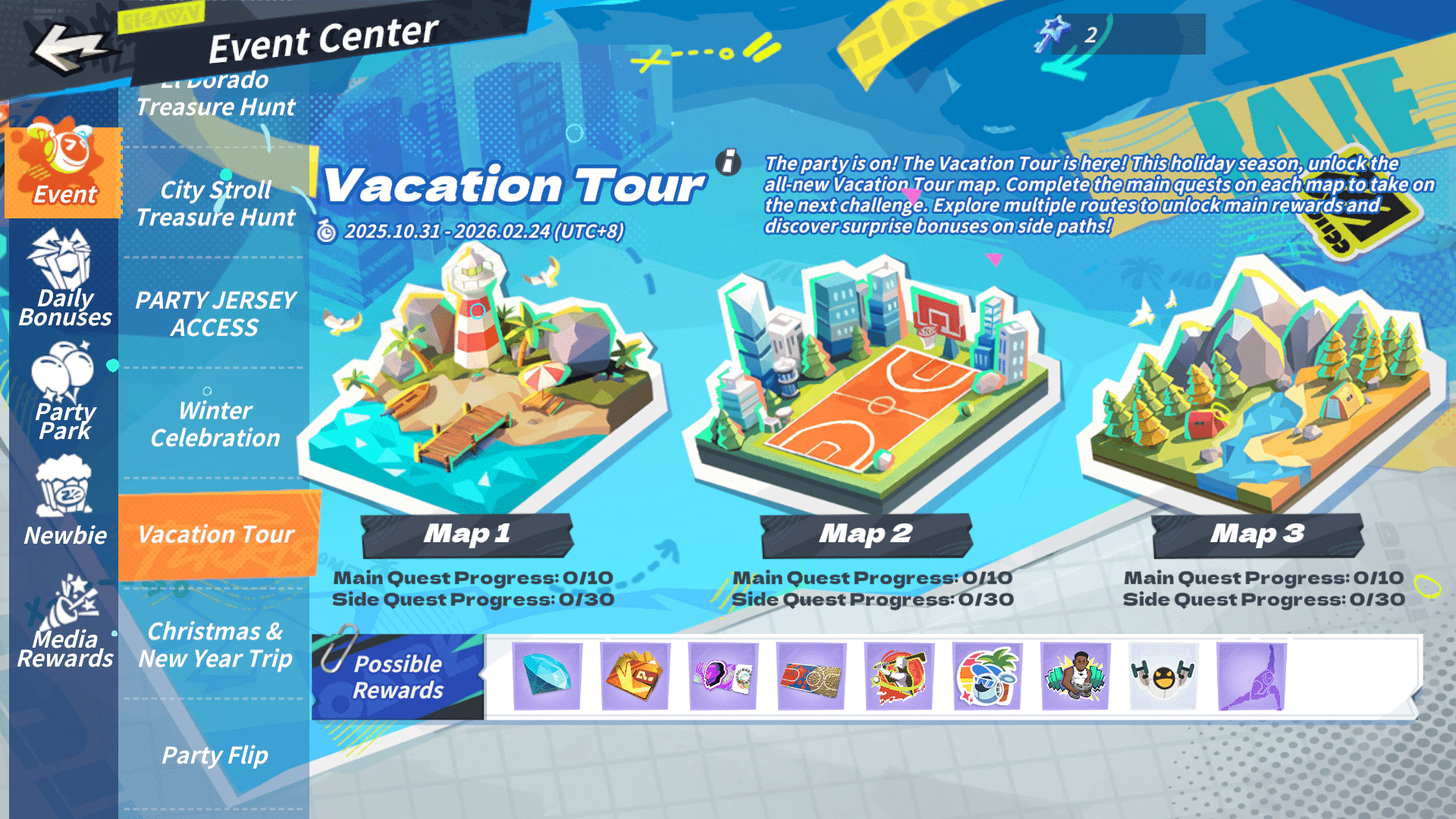1456x819 pixels.
Task: Check the purple dunking silhouette reward
Action: (1251, 676)
